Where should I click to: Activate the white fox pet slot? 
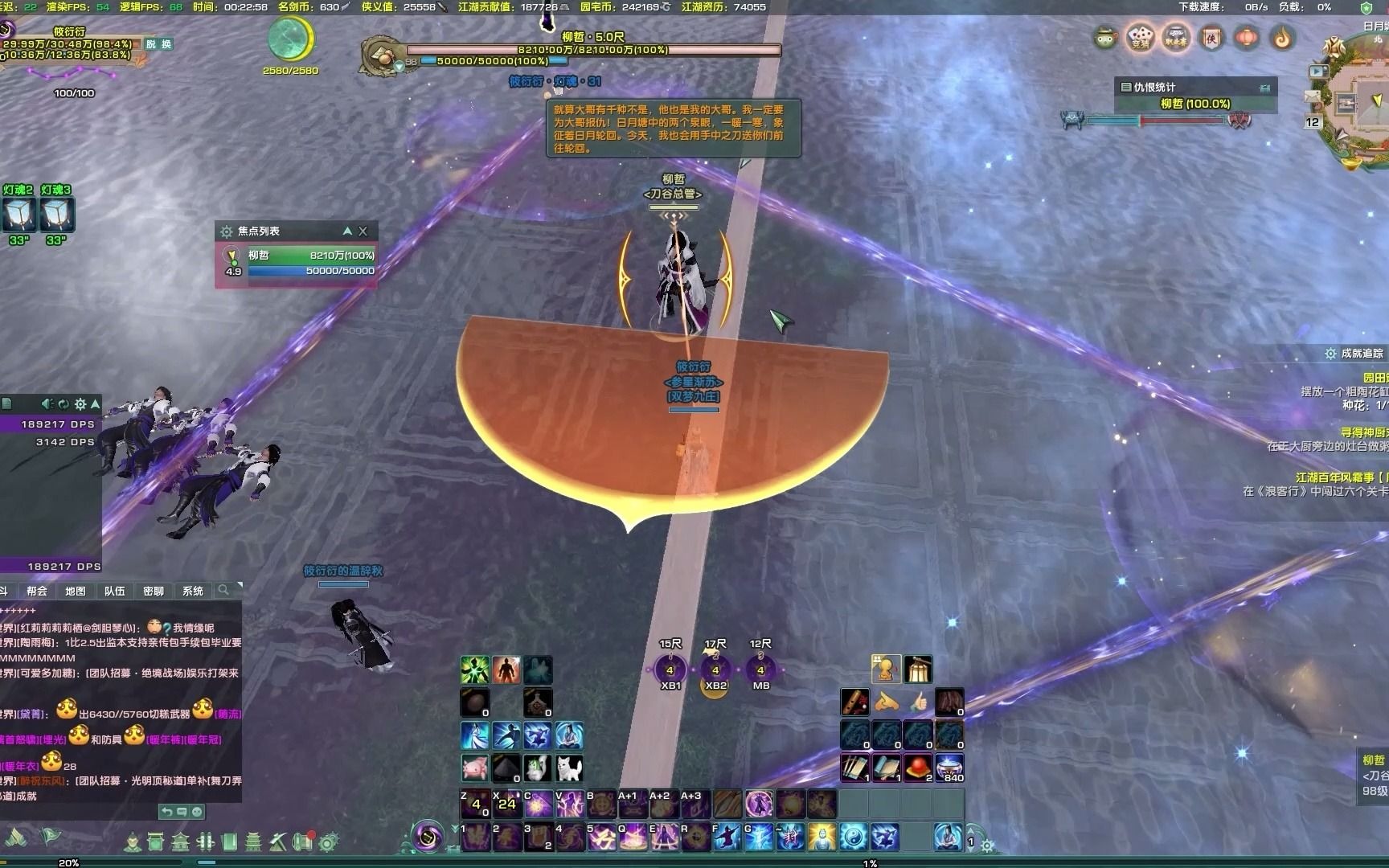tap(569, 768)
